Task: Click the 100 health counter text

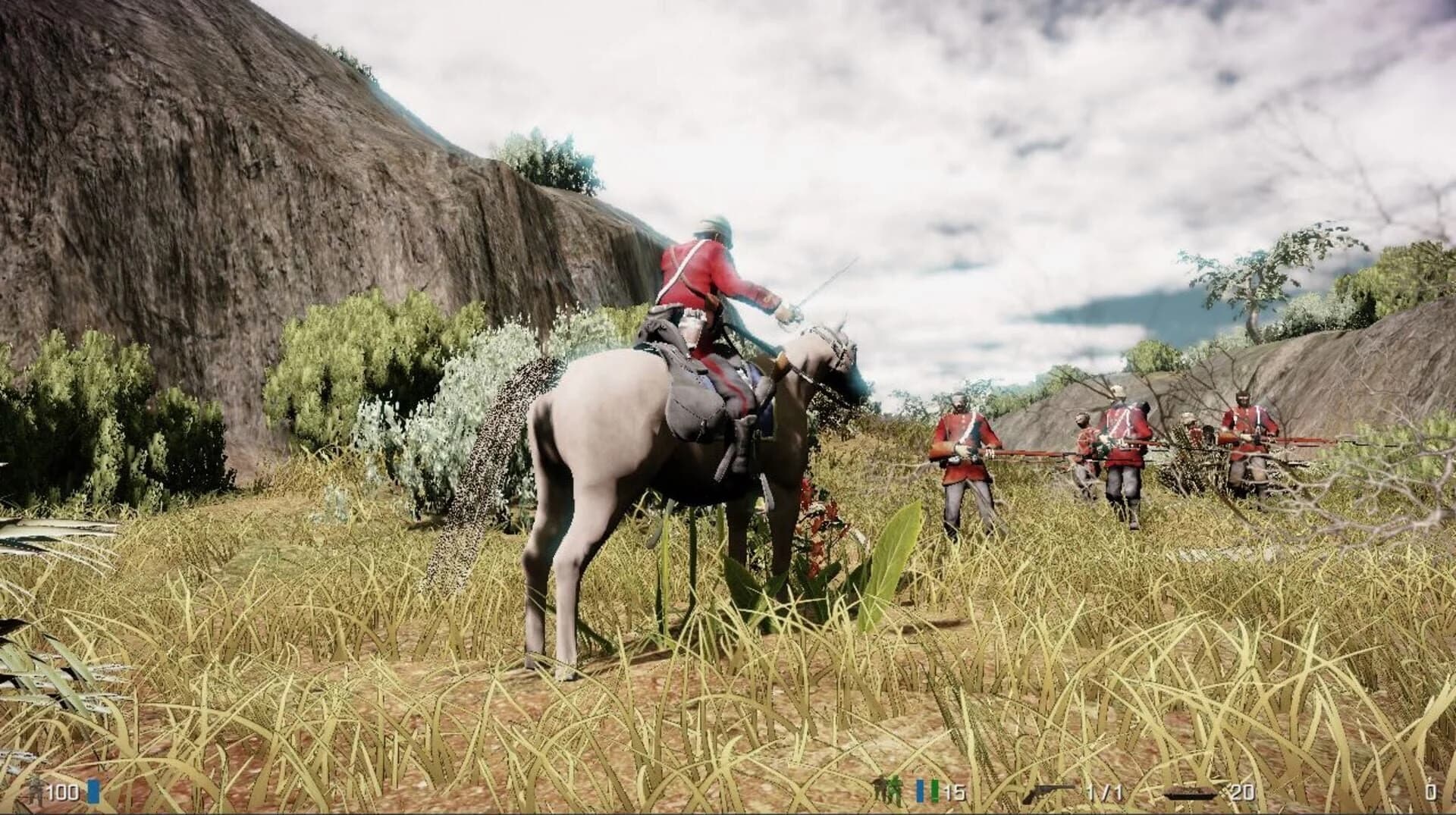Action: point(63,792)
